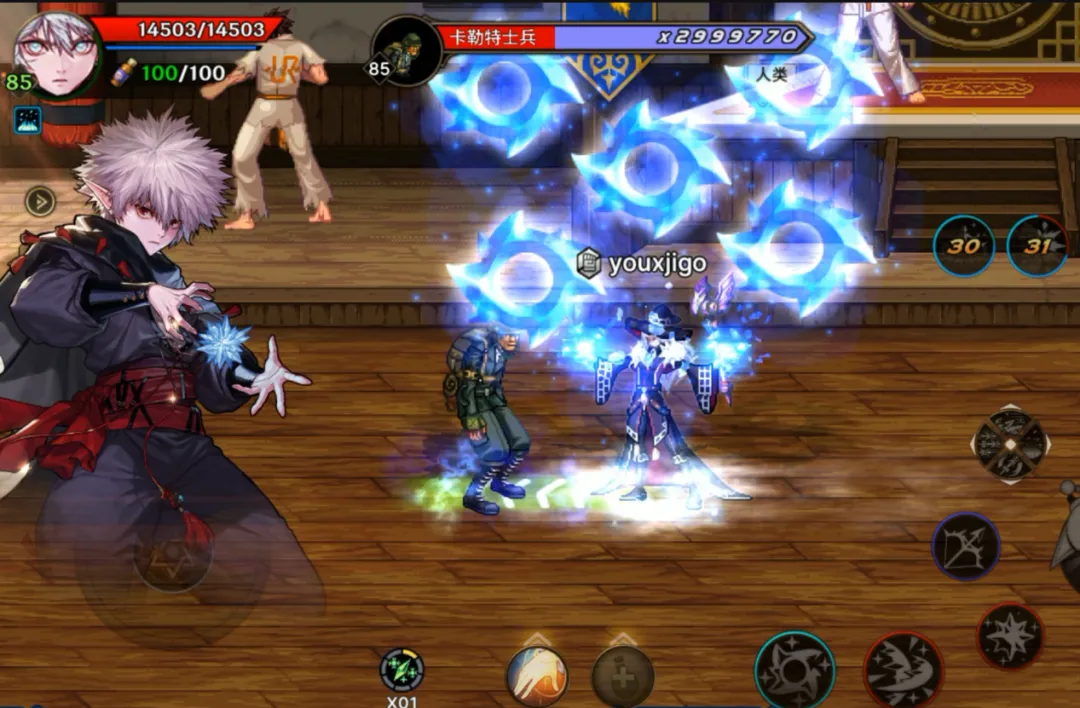
Task: Use the green X01 consumable item
Action: 402,670
